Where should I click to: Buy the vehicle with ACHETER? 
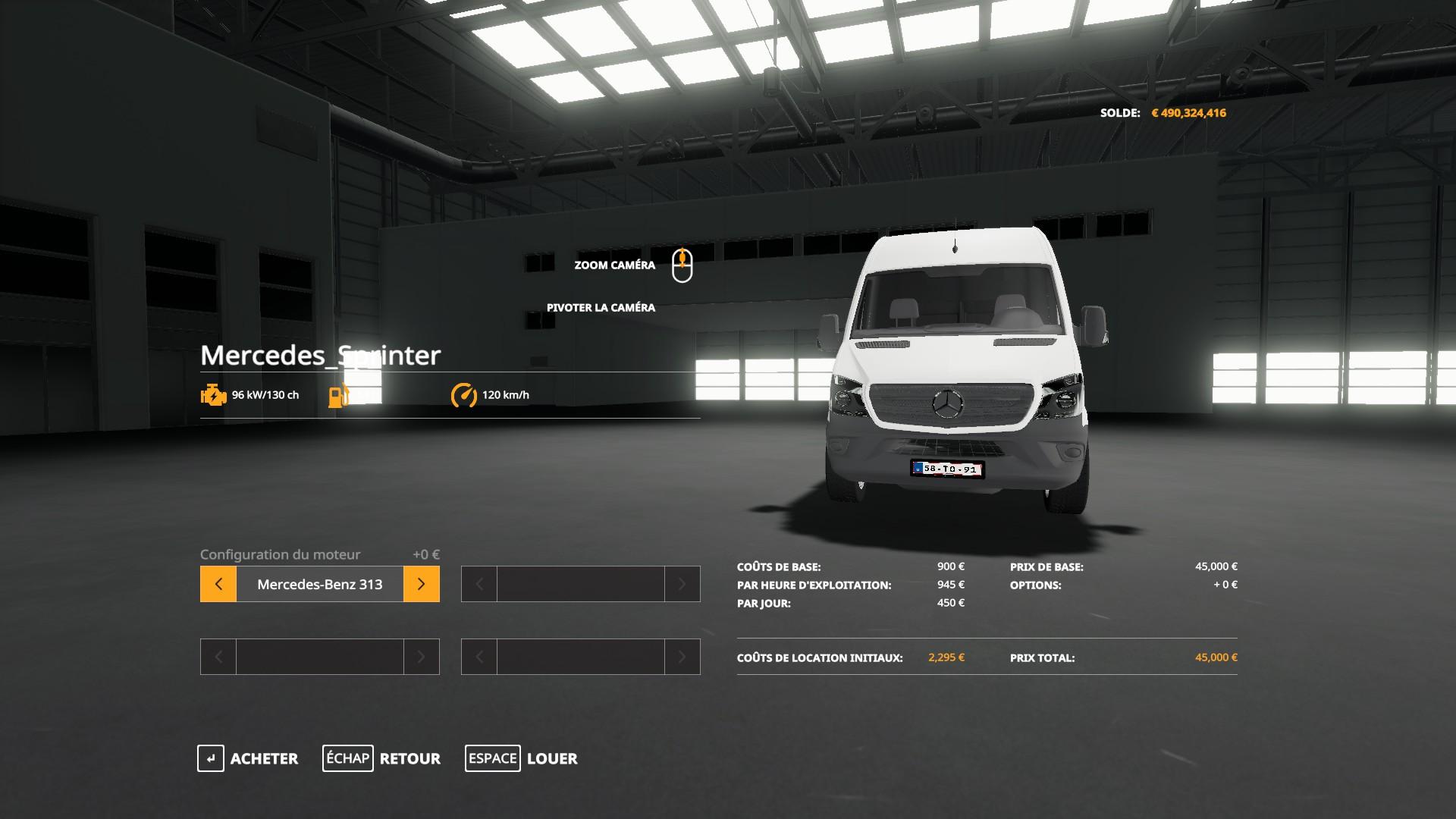coord(248,758)
